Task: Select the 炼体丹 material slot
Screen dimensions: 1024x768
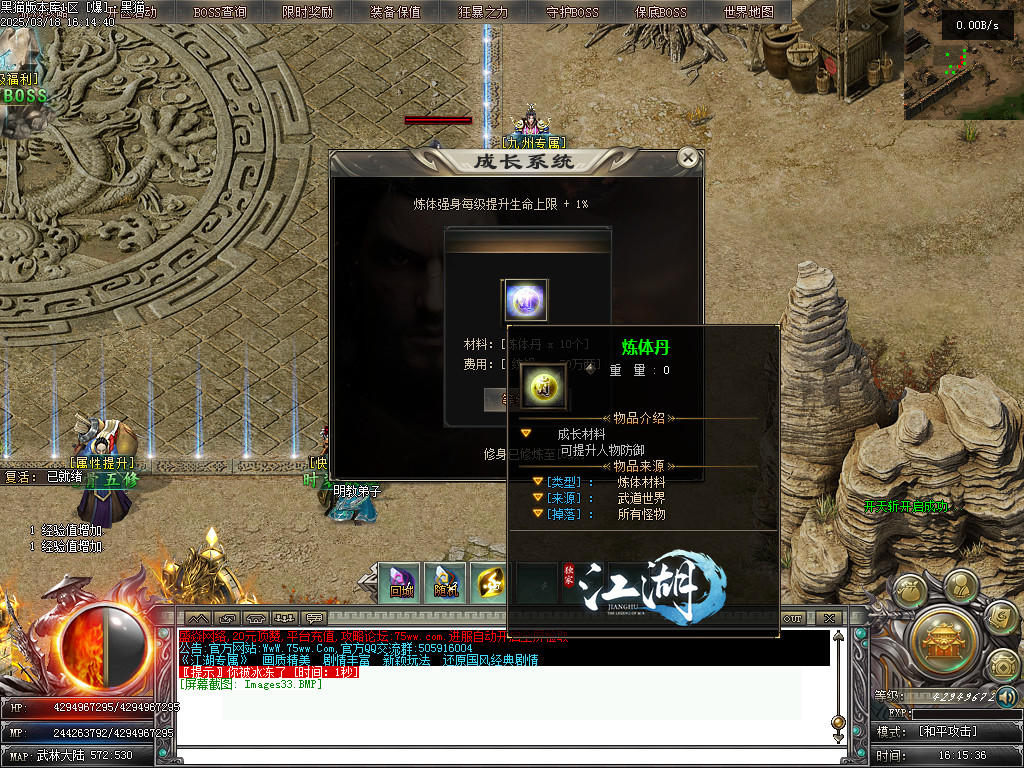Action: click(x=524, y=301)
